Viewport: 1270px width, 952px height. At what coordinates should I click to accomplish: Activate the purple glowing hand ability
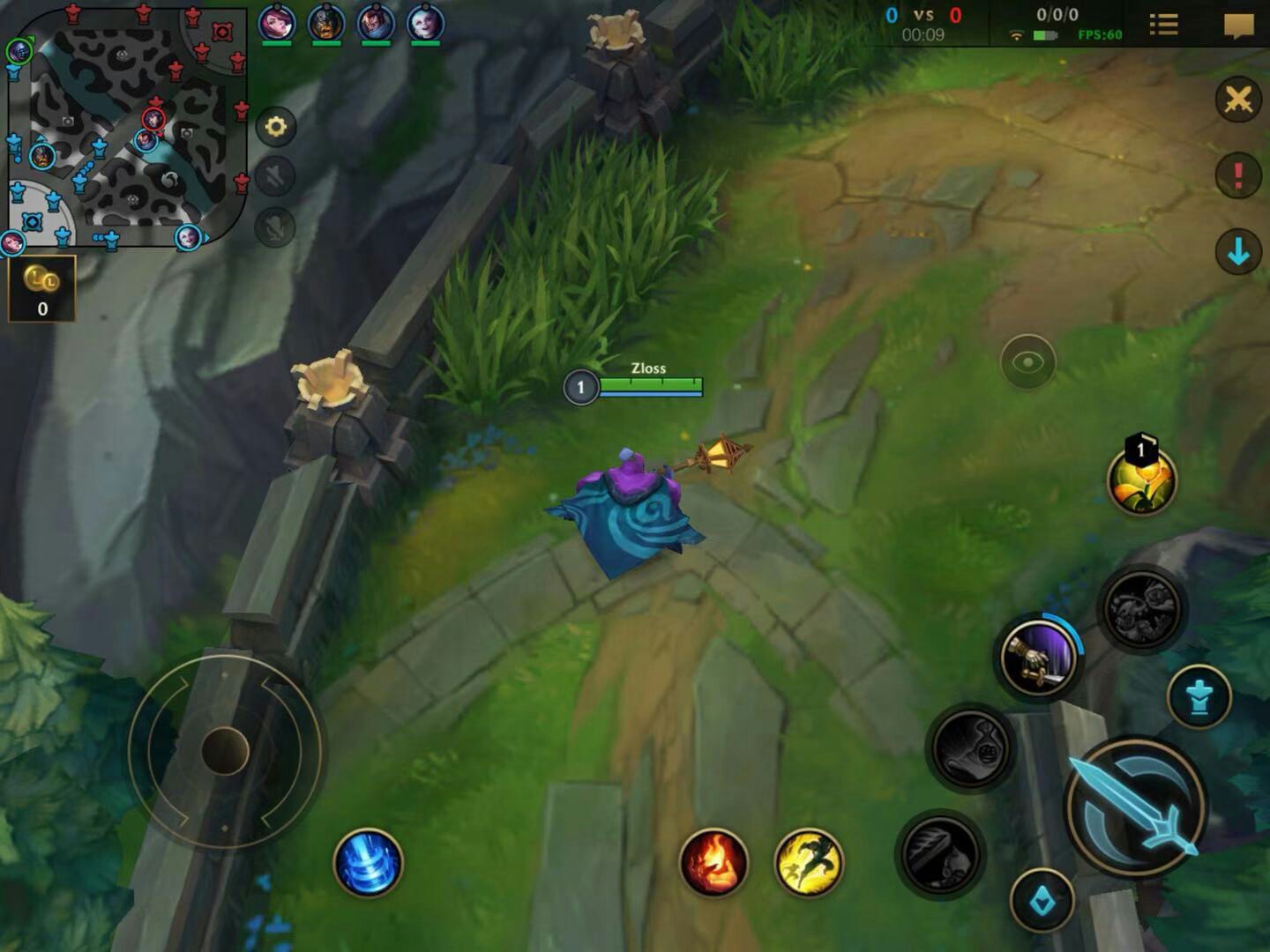point(1039,657)
